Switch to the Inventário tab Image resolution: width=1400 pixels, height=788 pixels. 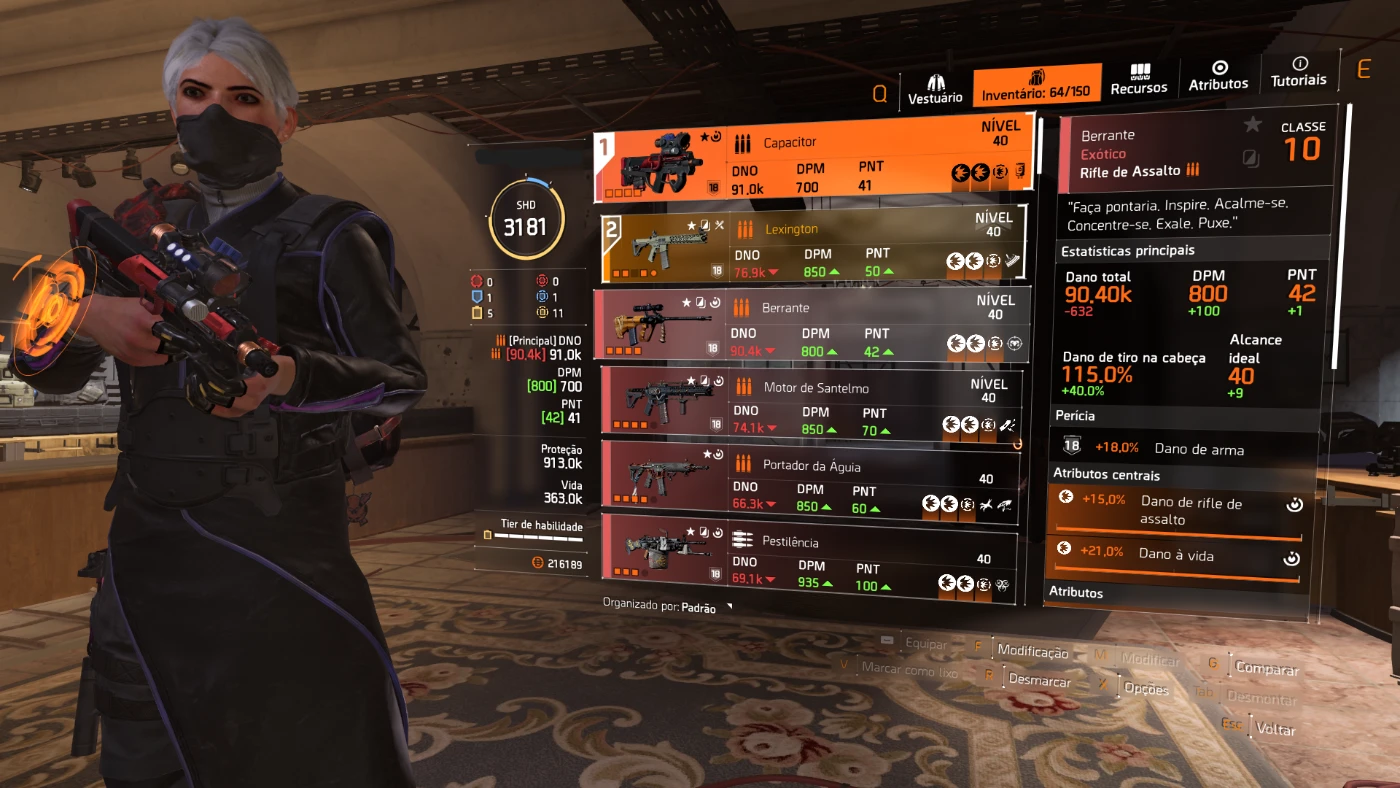[1036, 86]
